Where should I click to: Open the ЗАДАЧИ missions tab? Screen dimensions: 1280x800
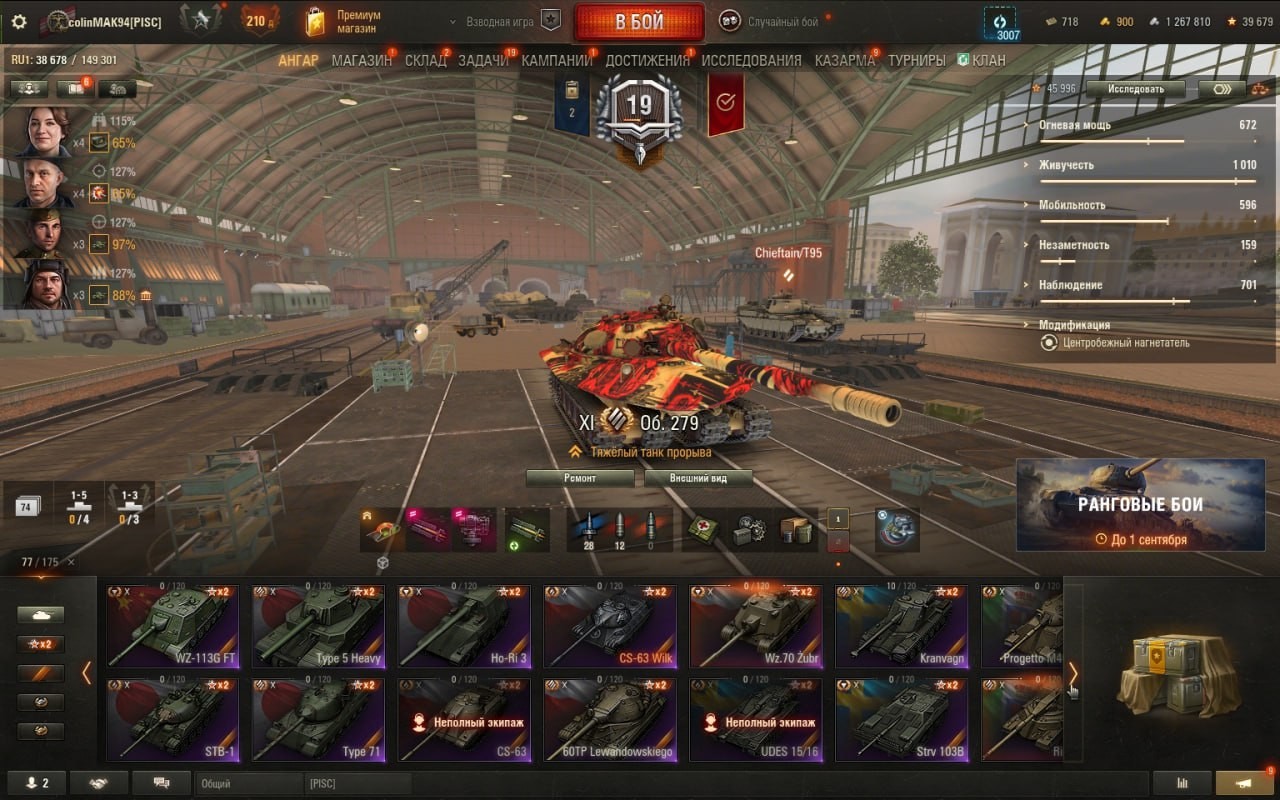tap(483, 60)
